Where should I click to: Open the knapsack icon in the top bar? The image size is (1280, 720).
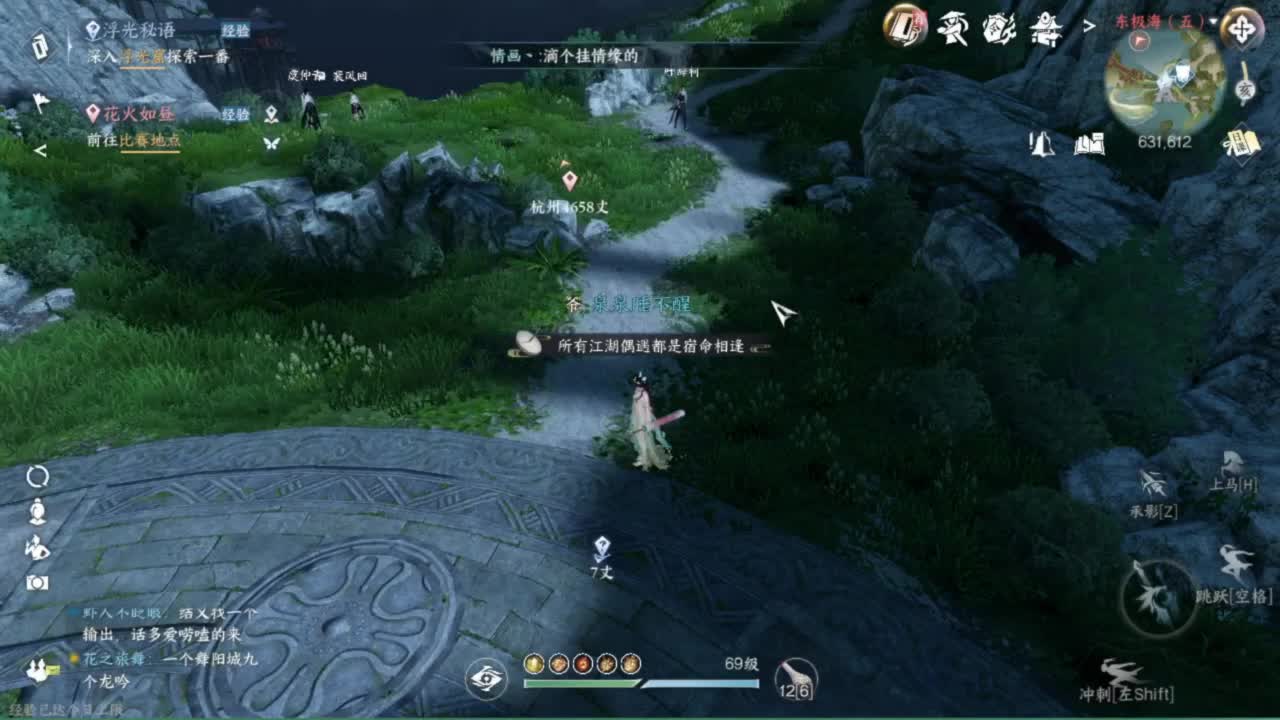click(x=900, y=28)
